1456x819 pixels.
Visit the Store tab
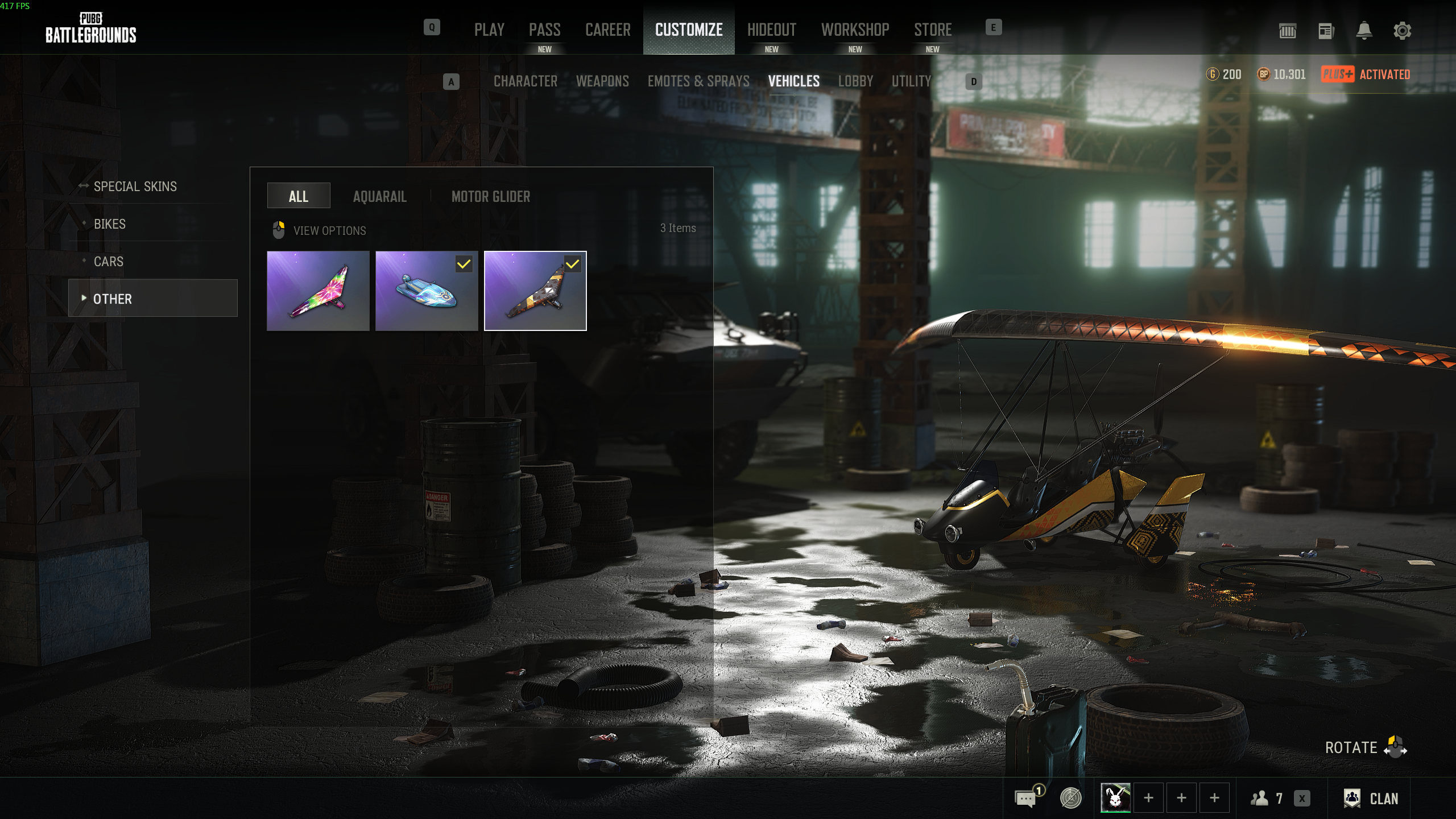933,30
